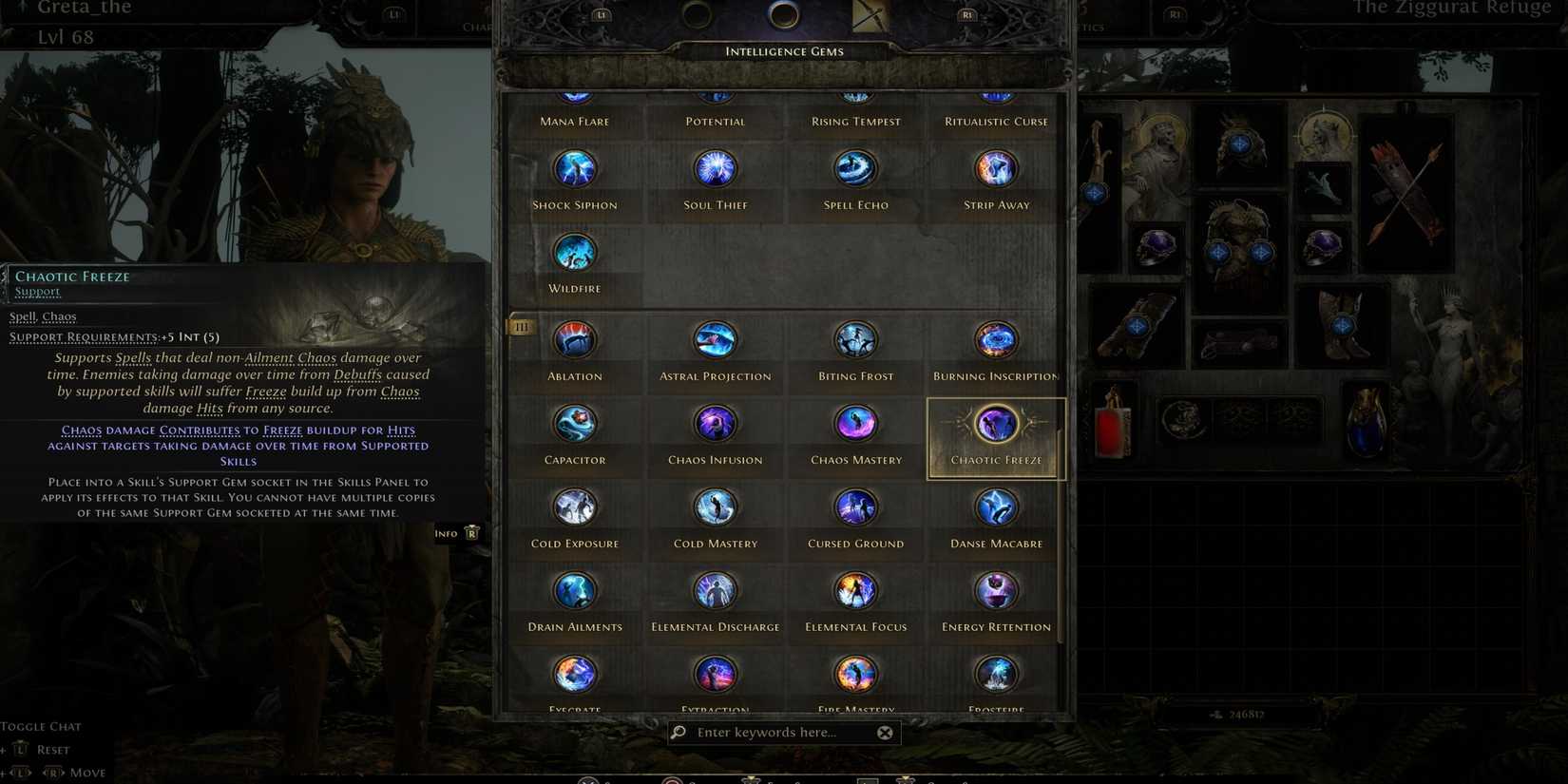This screenshot has height=784, width=1568.
Task: Pick the Elemental Discharge gem
Action: point(715,590)
